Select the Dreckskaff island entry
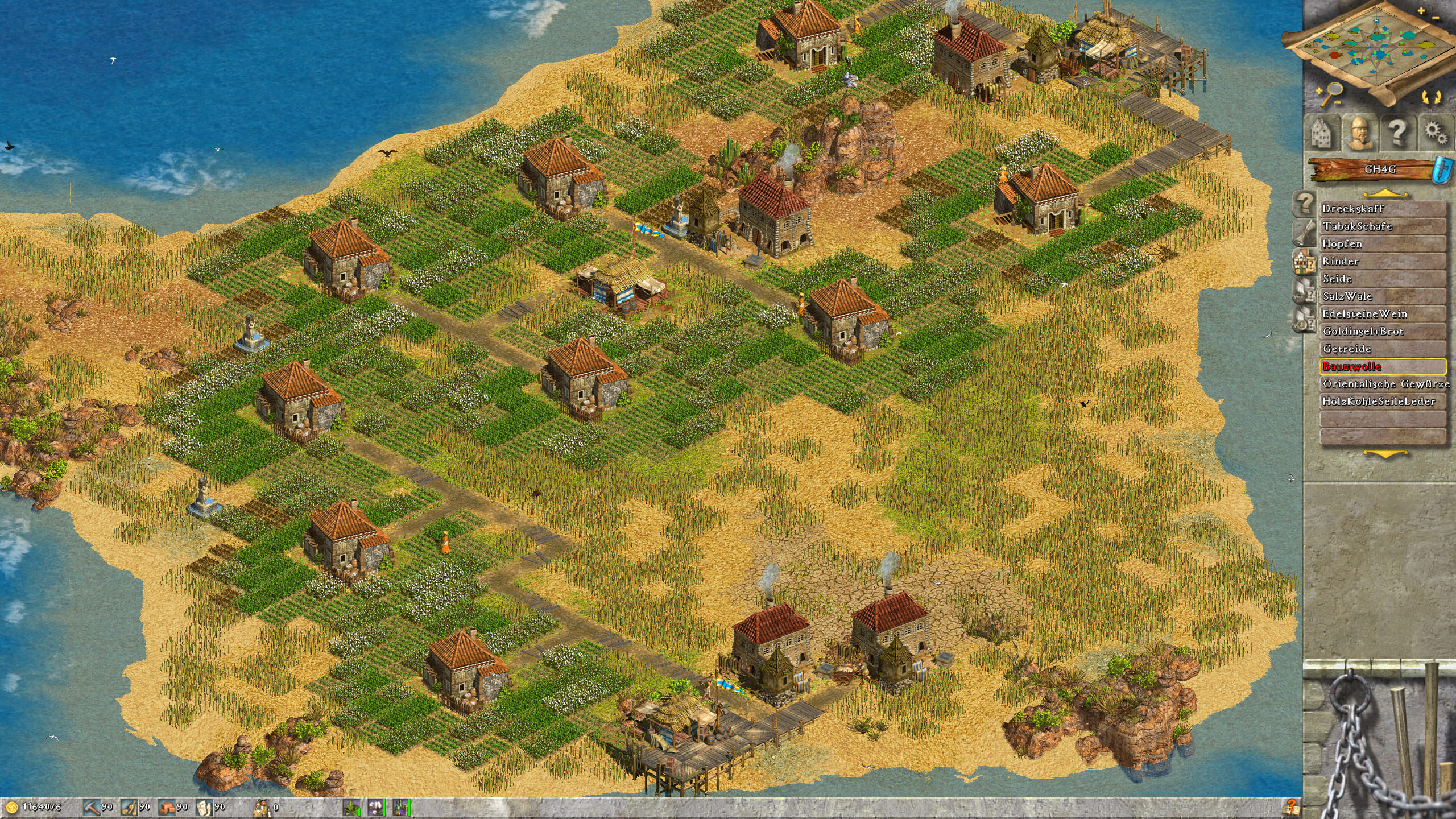1456x819 pixels. [1382, 209]
